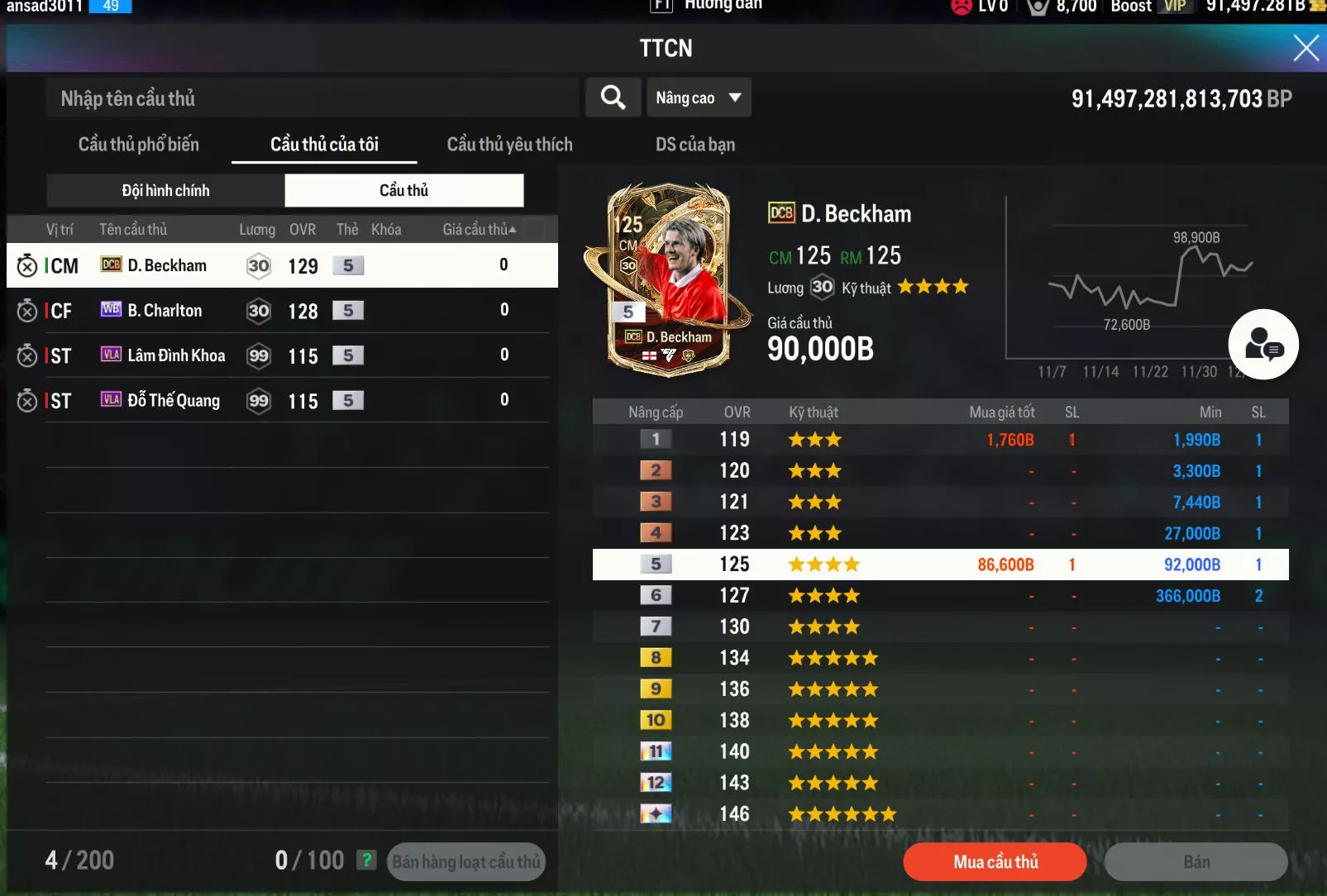Sort the list by Giá cầu thủ
The image size is (1327, 896).
coord(479,230)
